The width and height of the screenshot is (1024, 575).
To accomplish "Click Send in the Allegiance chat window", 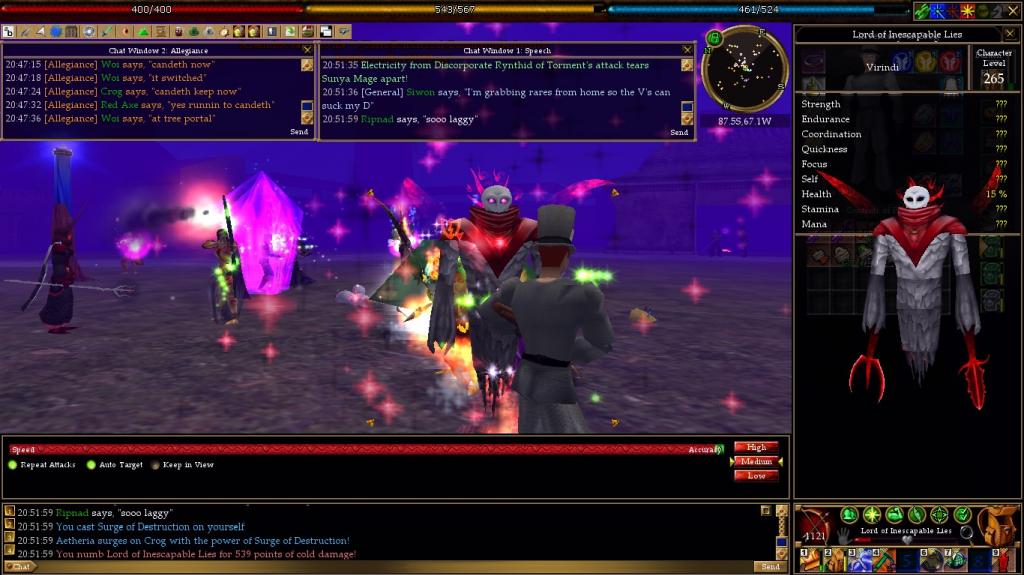I will click(x=299, y=132).
